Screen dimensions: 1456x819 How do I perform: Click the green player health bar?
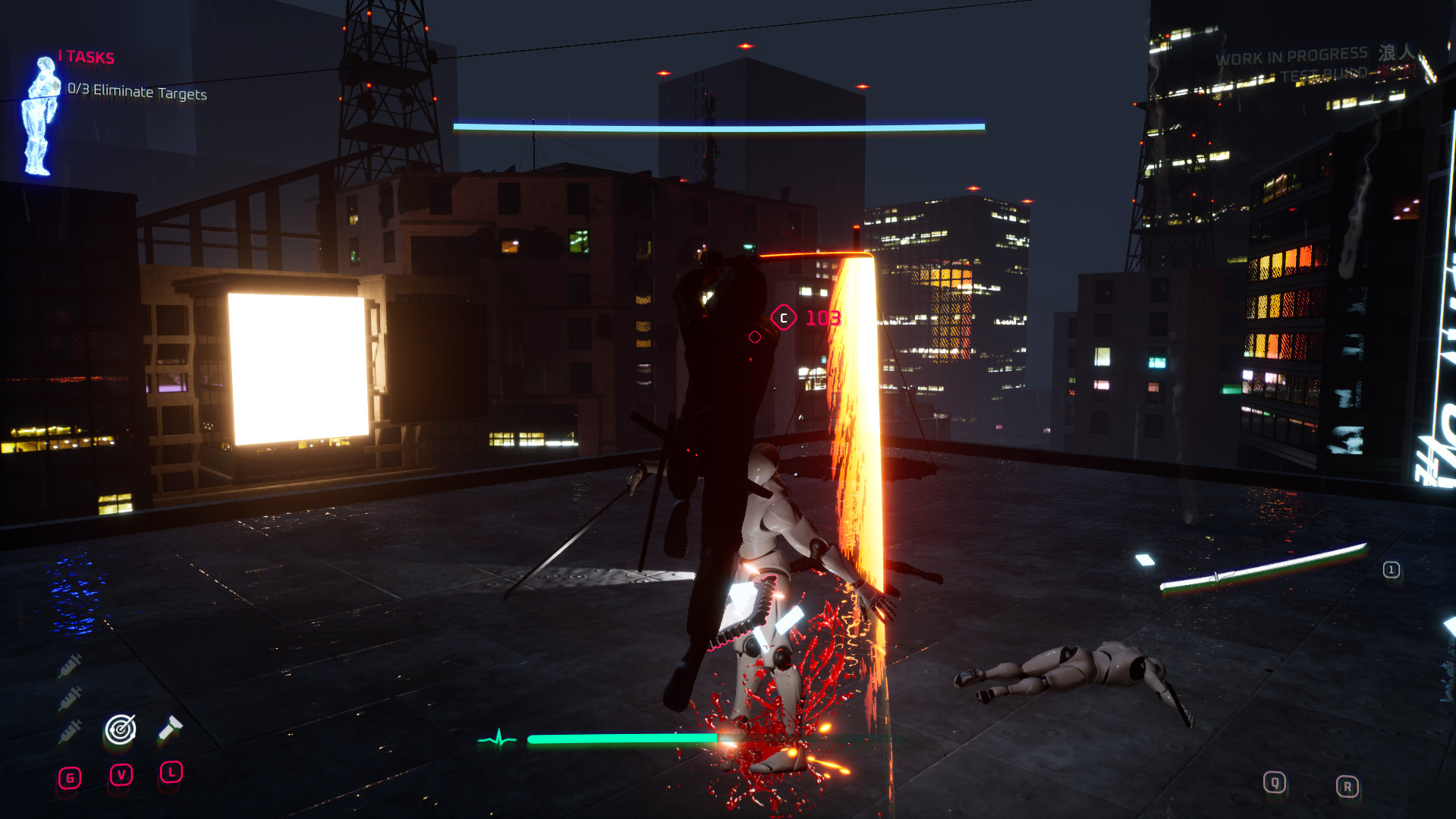point(621,737)
